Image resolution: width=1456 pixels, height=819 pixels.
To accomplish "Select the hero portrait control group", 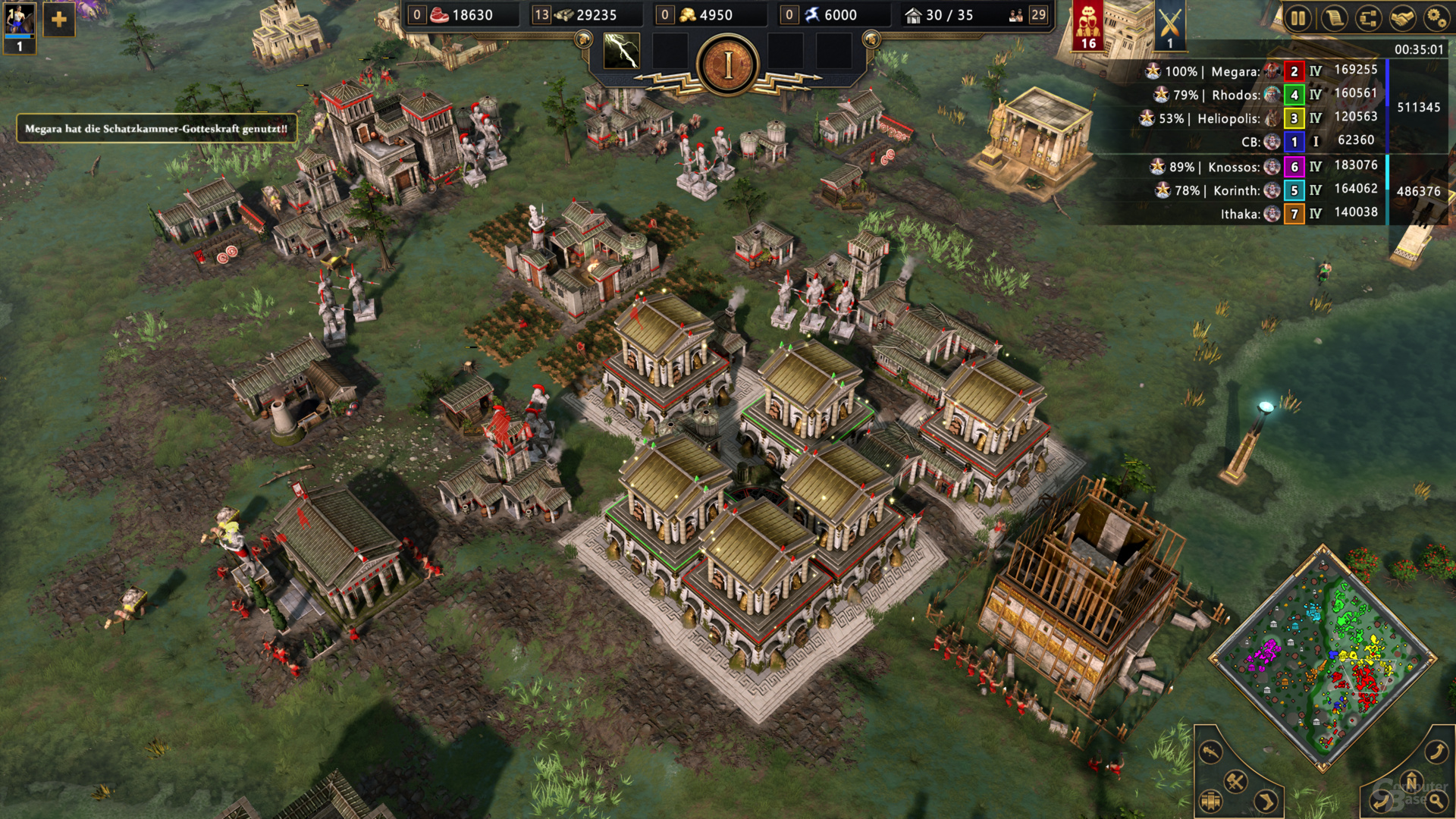I will [19, 24].
